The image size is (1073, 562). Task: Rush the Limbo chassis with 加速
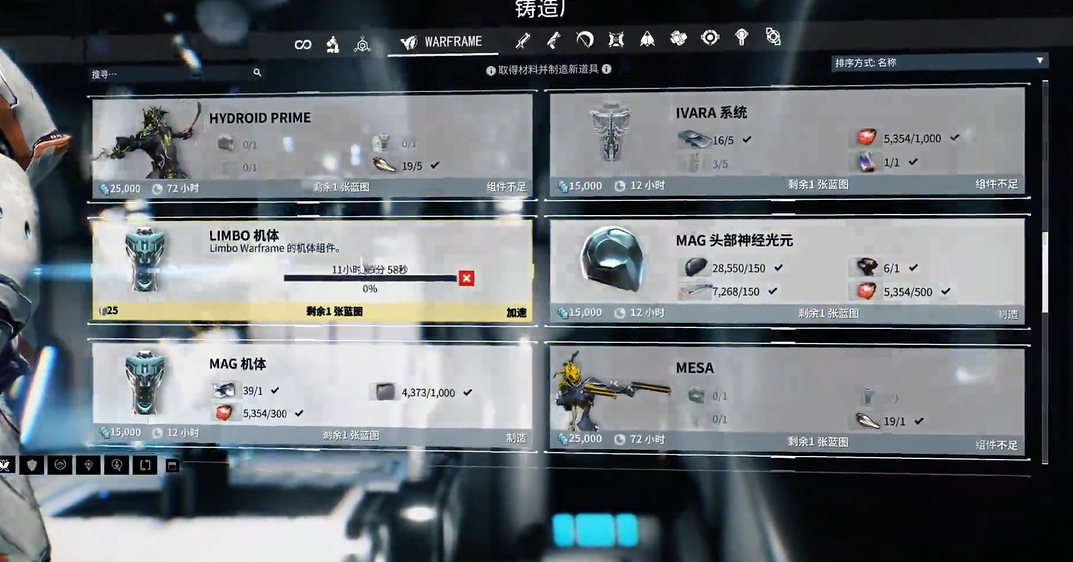[x=516, y=313]
